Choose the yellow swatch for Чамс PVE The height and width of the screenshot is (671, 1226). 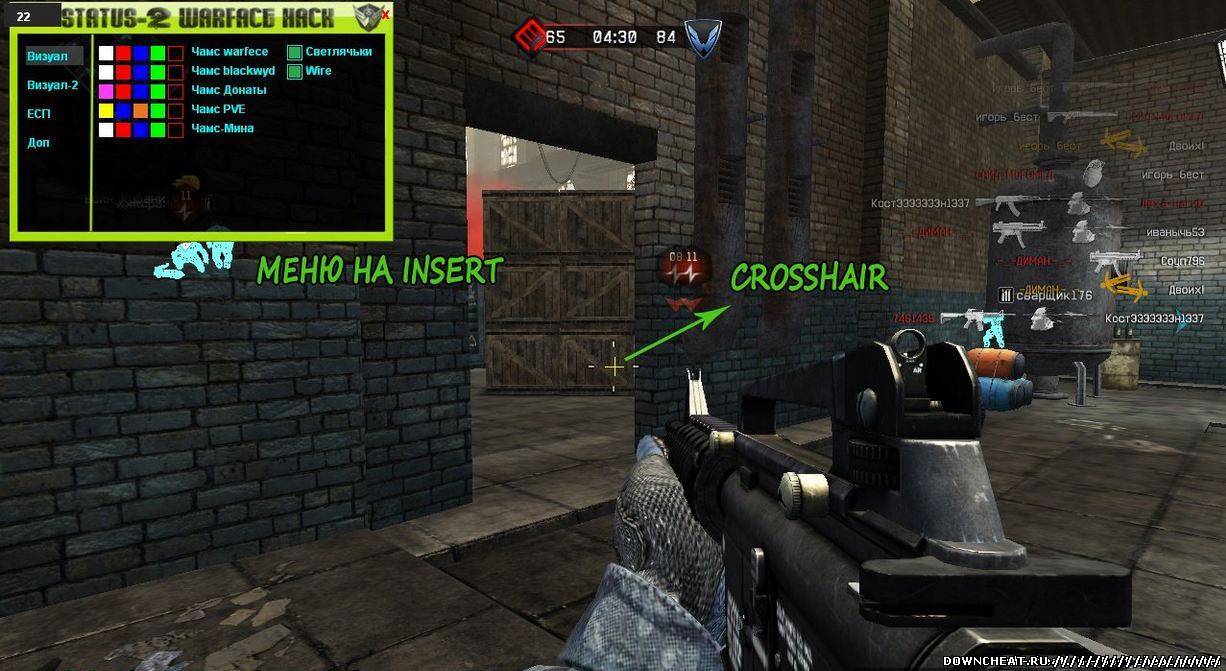pos(106,110)
